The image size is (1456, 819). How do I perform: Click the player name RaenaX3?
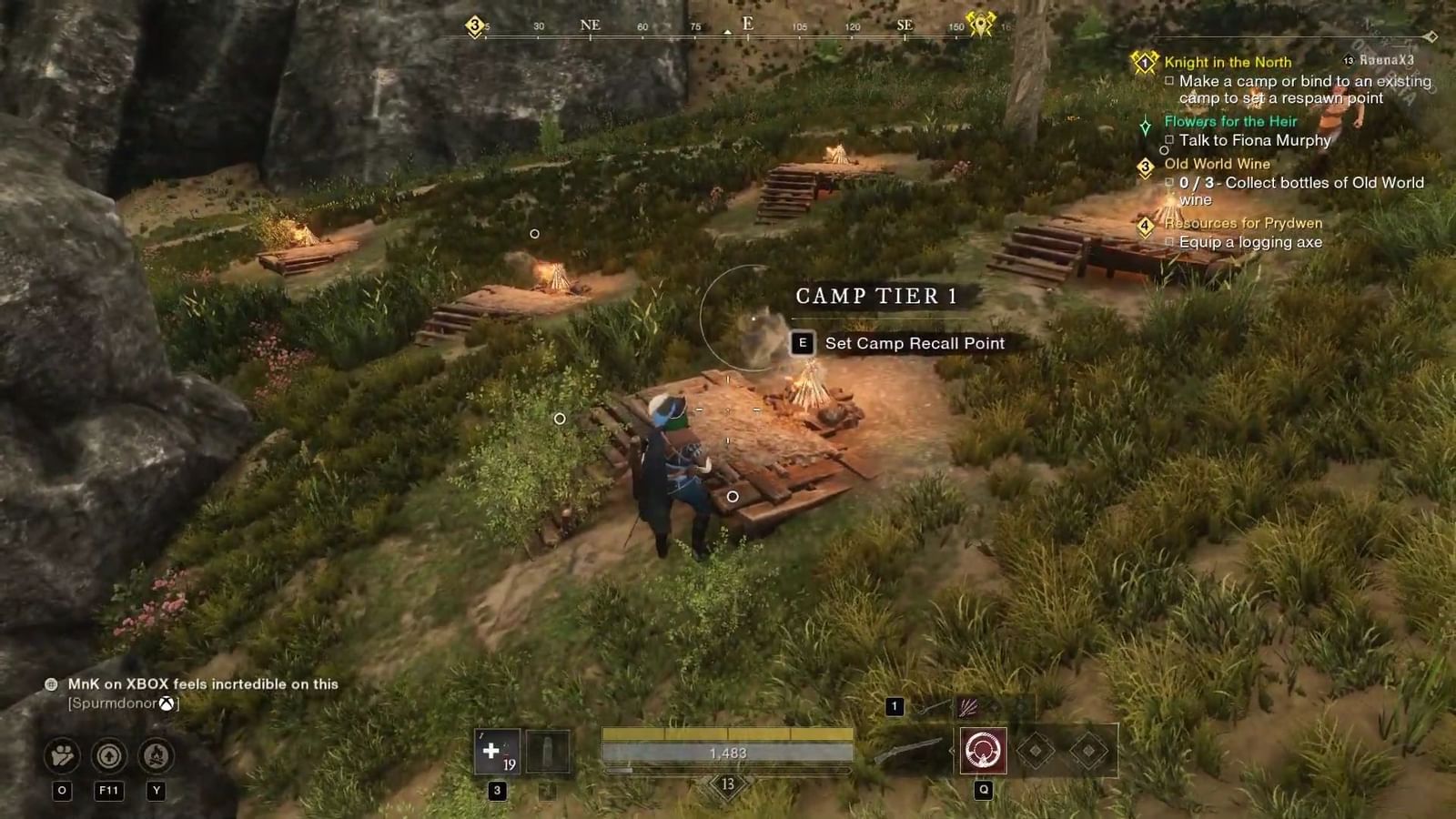(x=1385, y=61)
